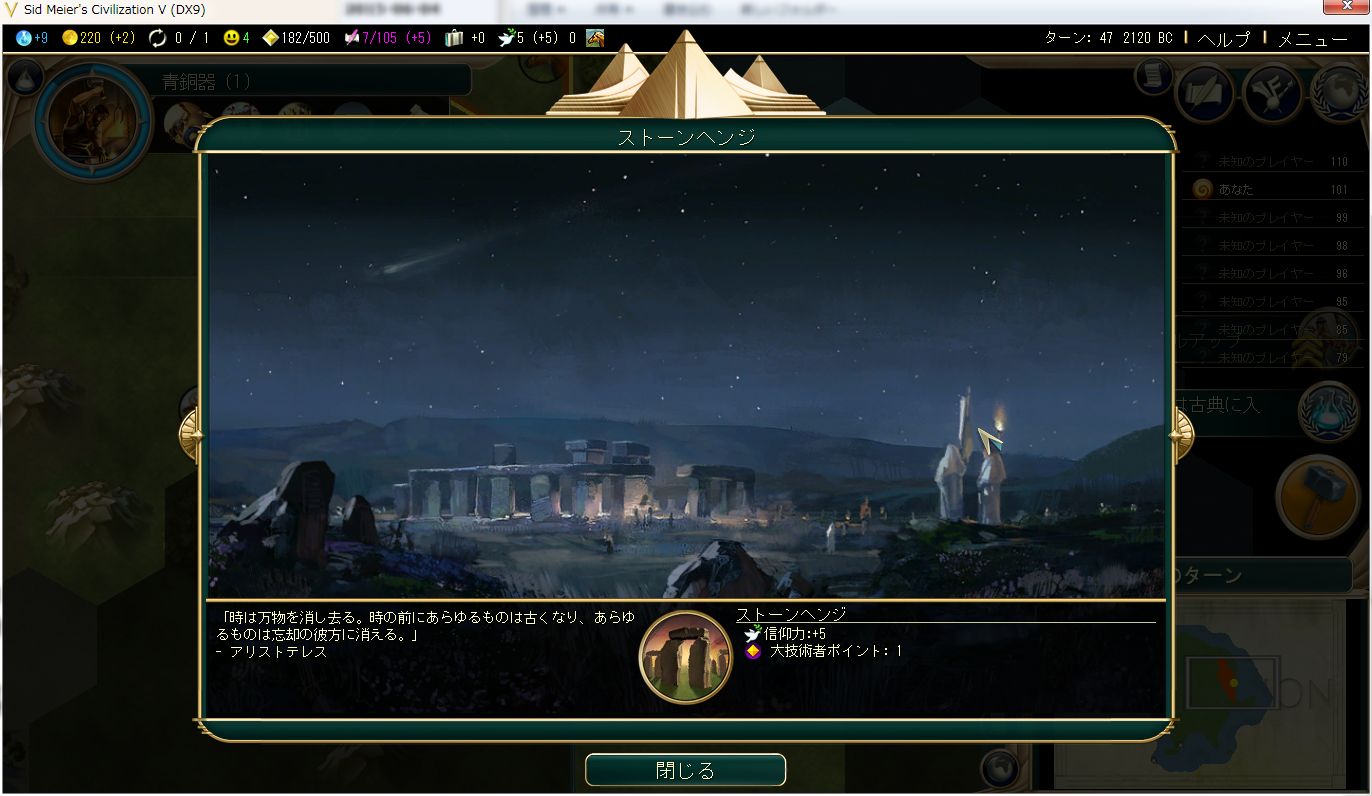The image size is (1372, 796).
Task: Select the hammer production notification
Action: 1317,496
